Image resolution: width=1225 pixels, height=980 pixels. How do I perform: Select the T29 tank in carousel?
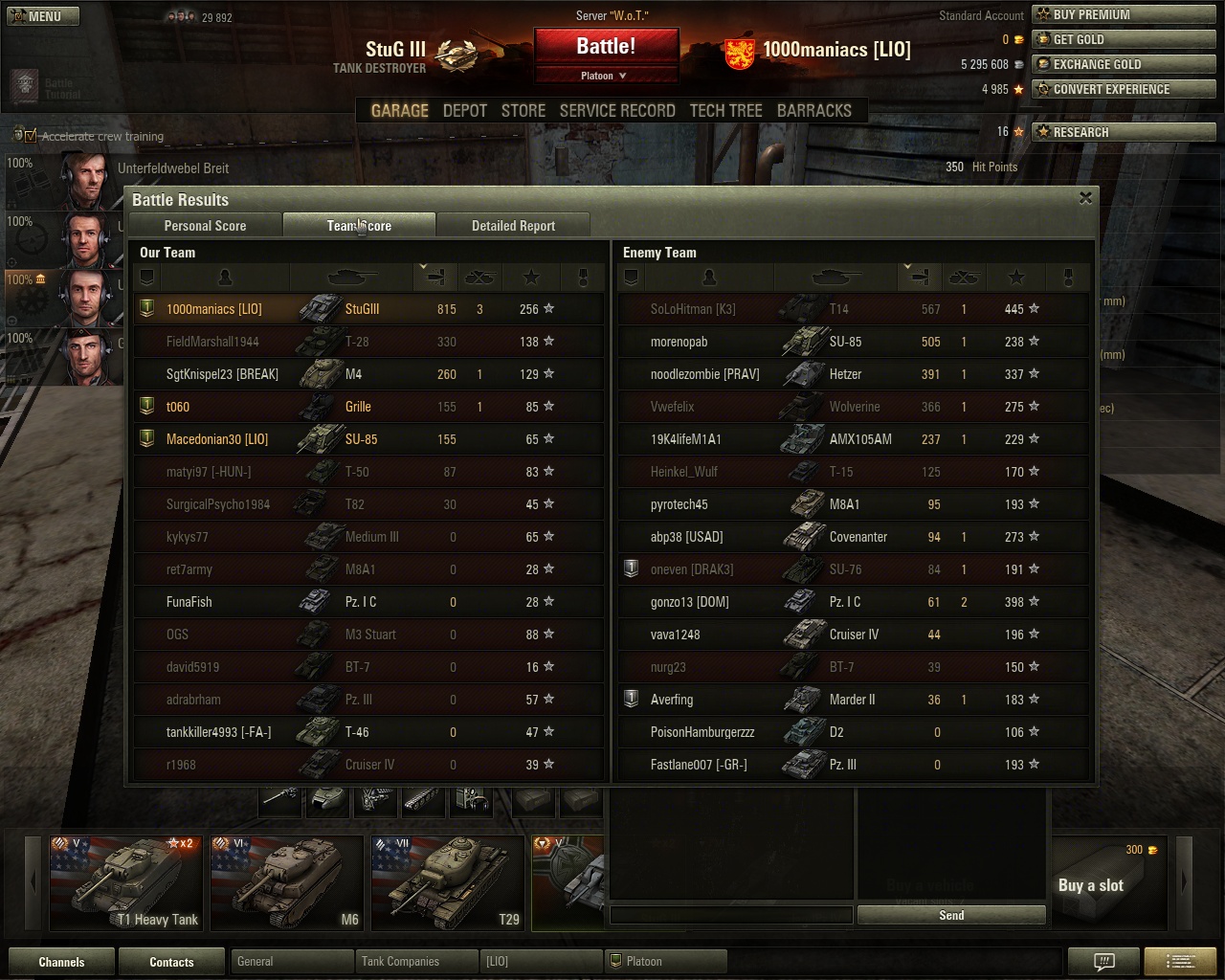pos(447,882)
